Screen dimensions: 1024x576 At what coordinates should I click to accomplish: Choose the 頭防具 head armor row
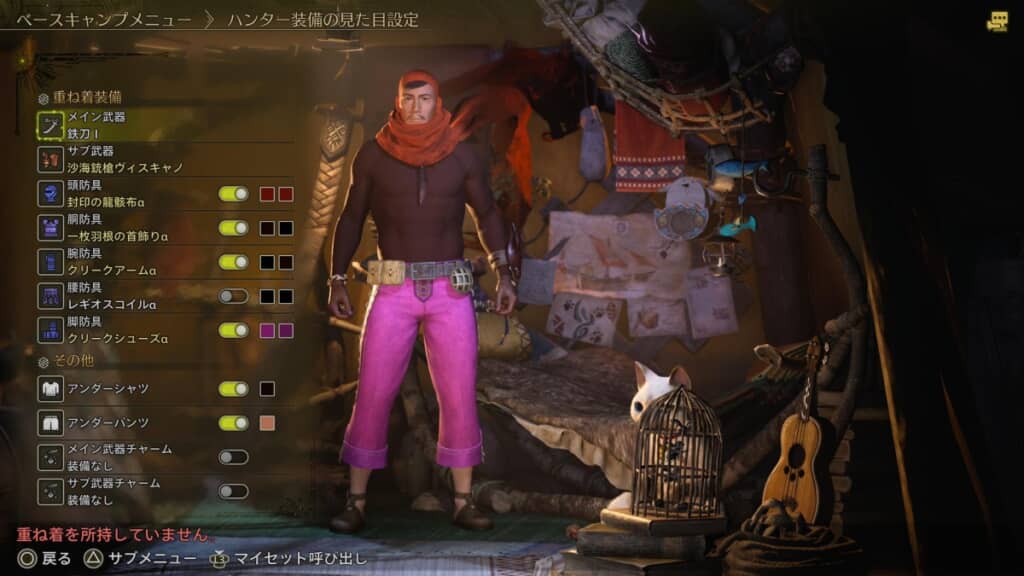(x=110, y=194)
